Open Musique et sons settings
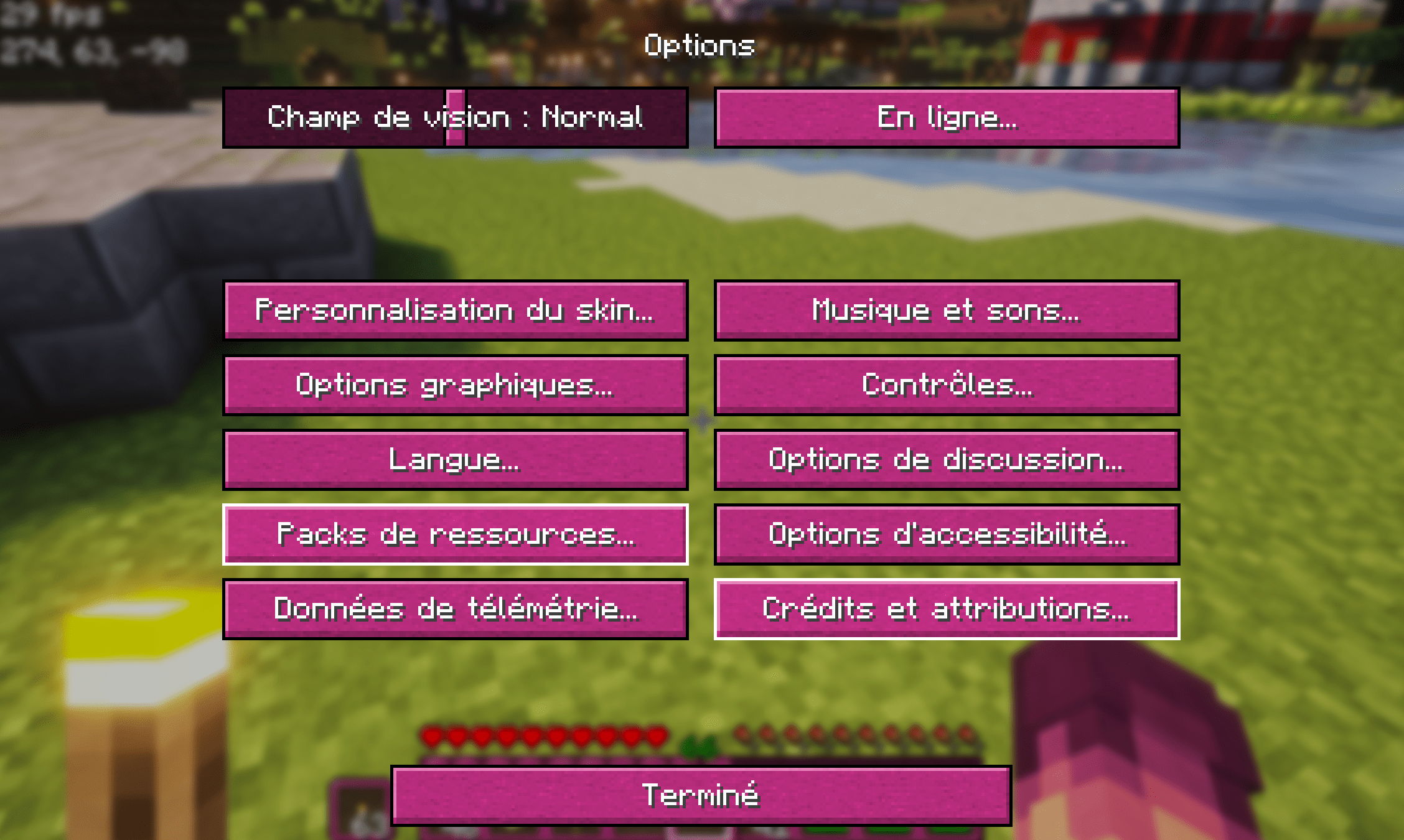Image resolution: width=1404 pixels, height=840 pixels. click(x=947, y=311)
